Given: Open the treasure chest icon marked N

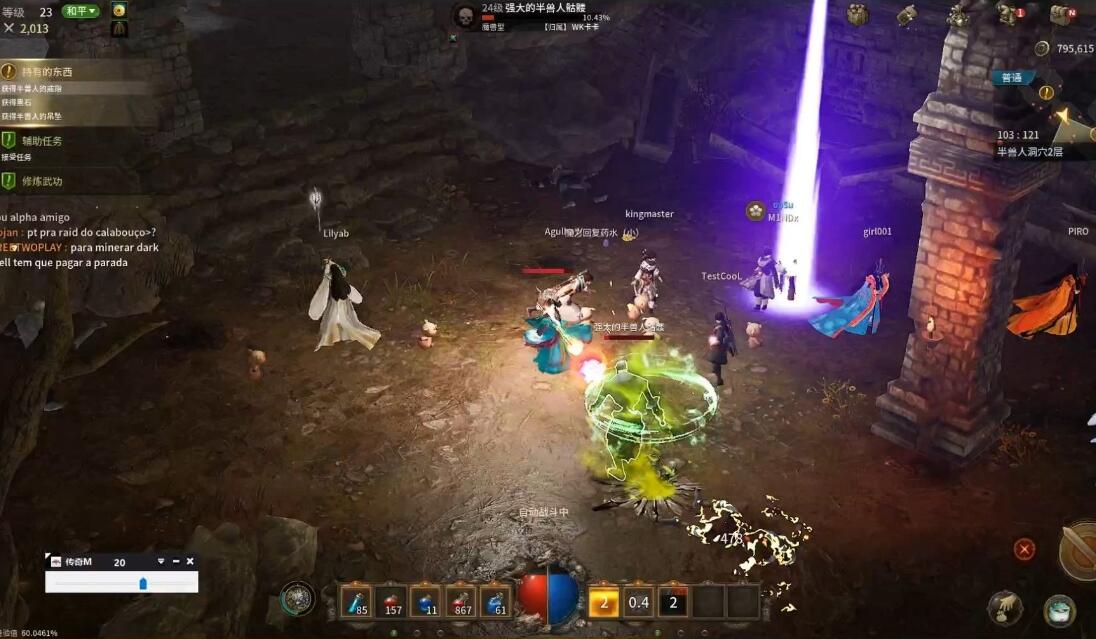Looking at the screenshot, I should [x=1061, y=15].
